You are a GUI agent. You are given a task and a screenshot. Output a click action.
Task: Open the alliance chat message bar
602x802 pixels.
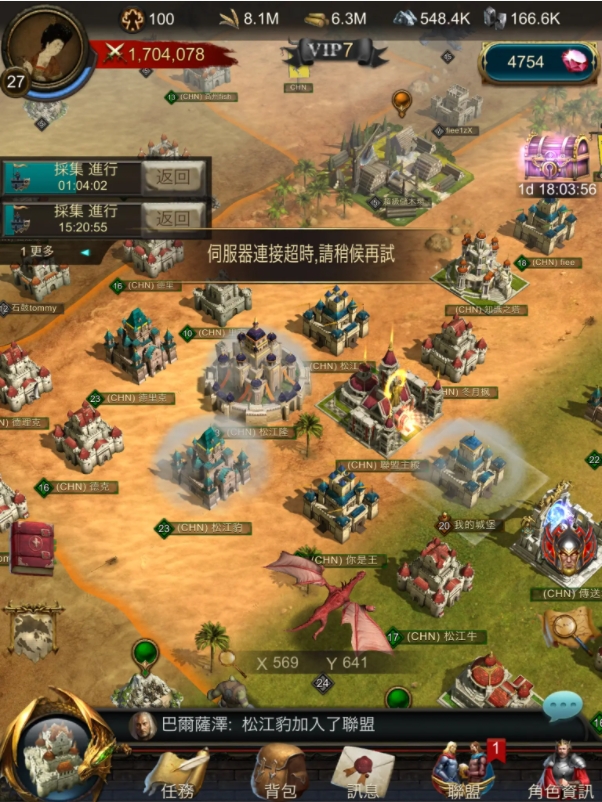tap(330, 726)
